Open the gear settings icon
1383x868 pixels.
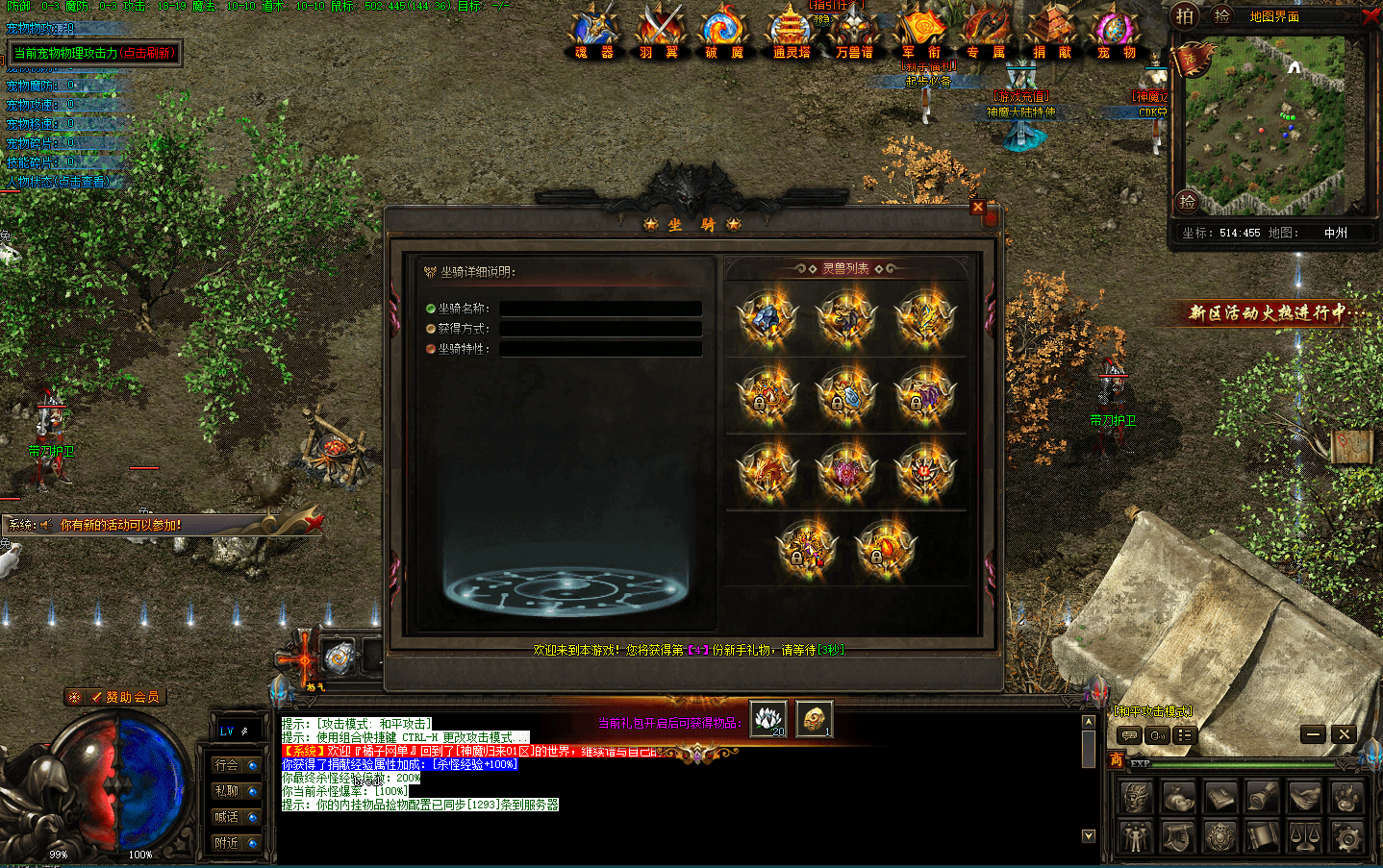coord(1346,837)
